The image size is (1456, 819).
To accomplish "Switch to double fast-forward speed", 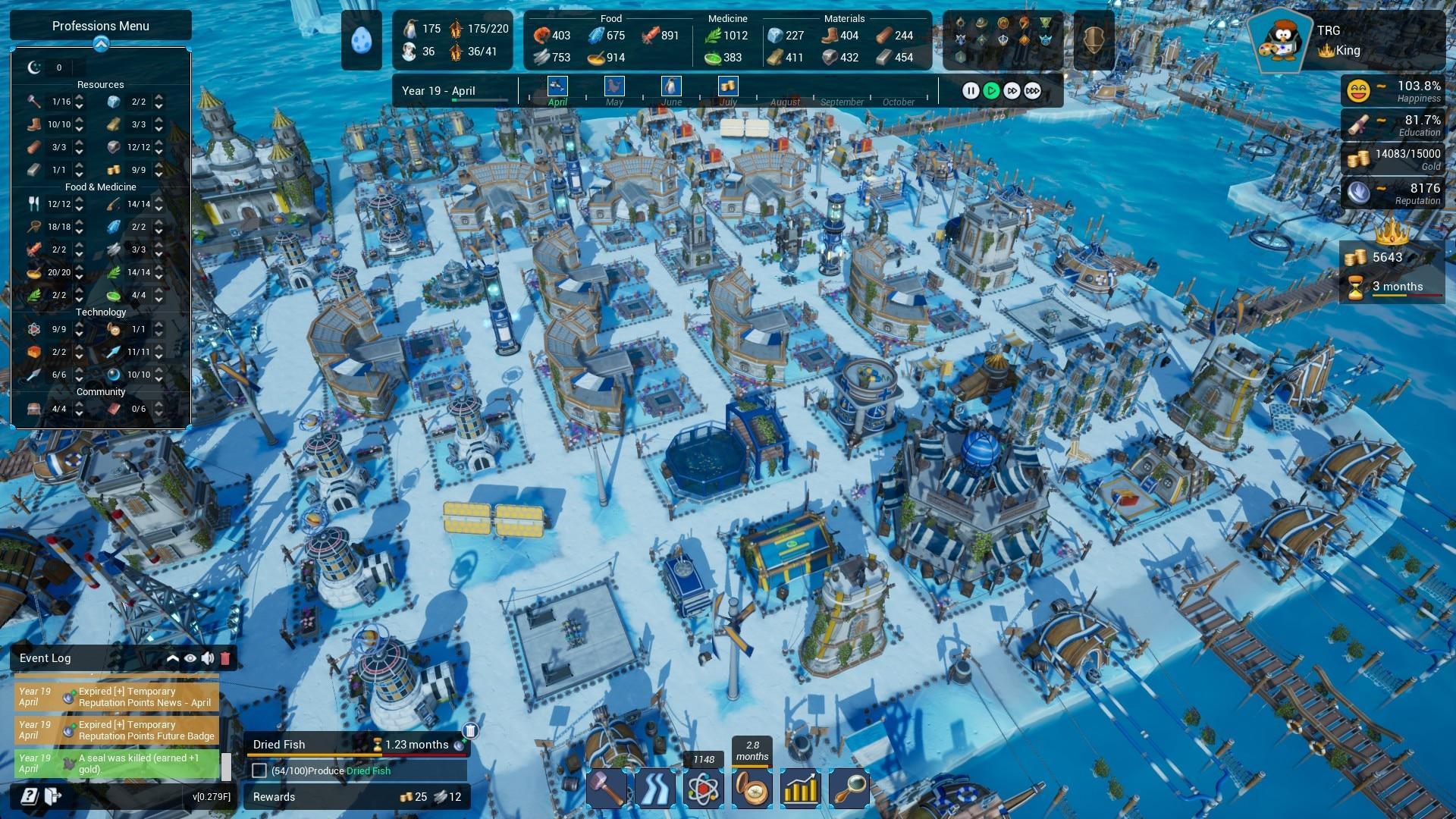I will 1012,91.
